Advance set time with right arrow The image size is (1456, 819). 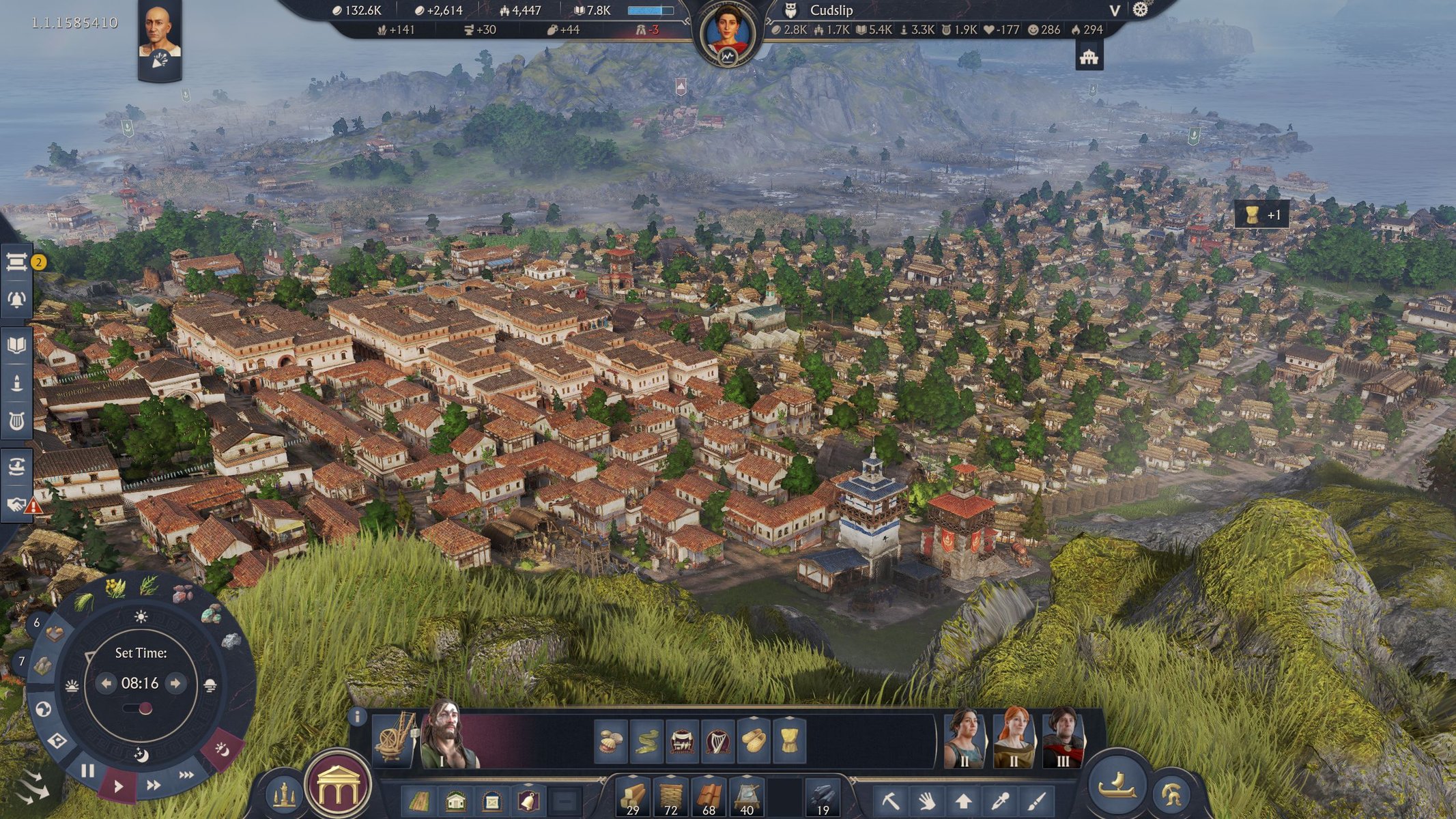(175, 683)
